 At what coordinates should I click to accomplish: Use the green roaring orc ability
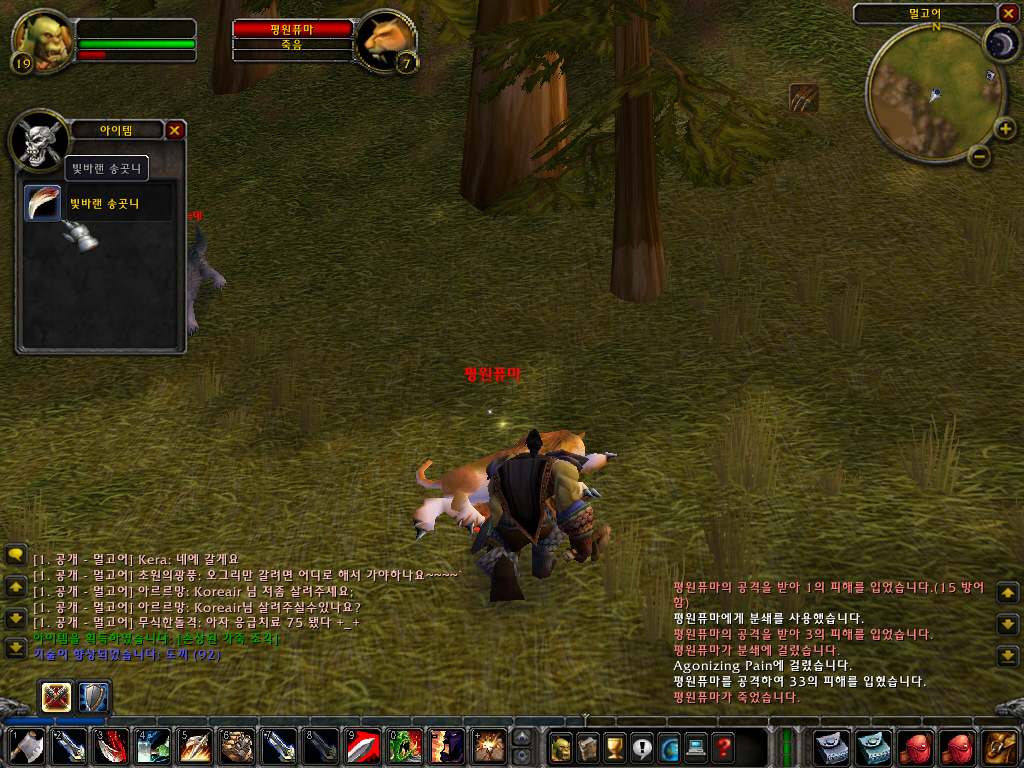point(405,747)
